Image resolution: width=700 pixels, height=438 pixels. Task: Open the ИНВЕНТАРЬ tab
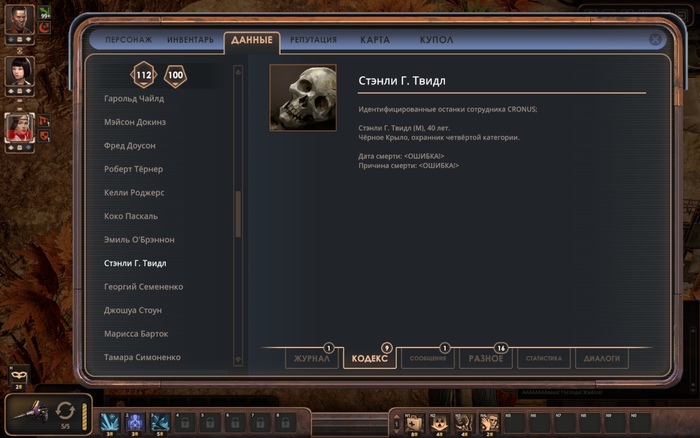190,40
